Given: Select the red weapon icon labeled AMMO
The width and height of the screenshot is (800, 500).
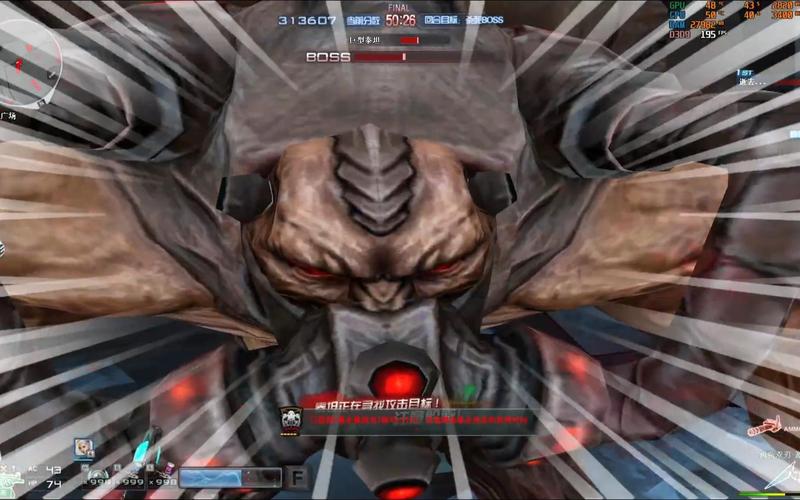Looking at the screenshot, I should click(768, 426).
